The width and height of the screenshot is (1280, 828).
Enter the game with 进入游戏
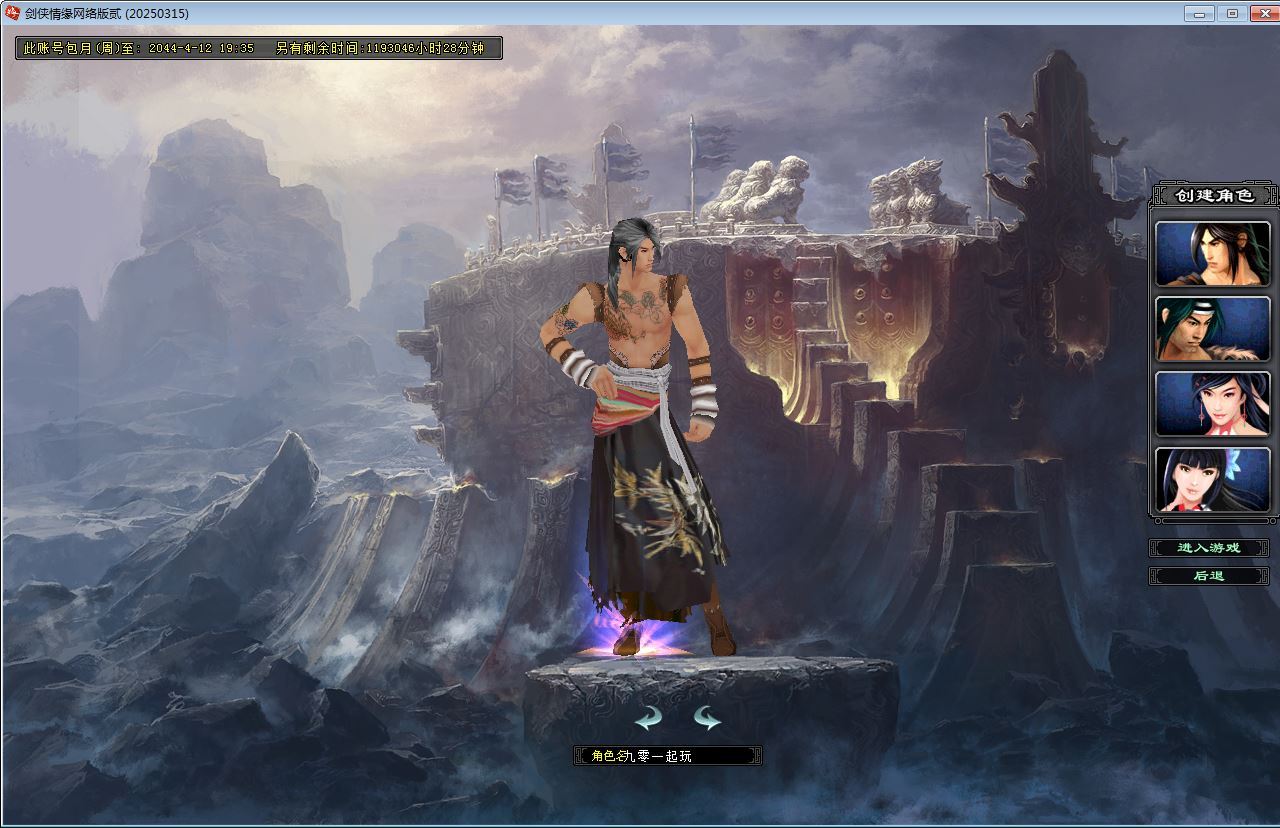point(1208,548)
